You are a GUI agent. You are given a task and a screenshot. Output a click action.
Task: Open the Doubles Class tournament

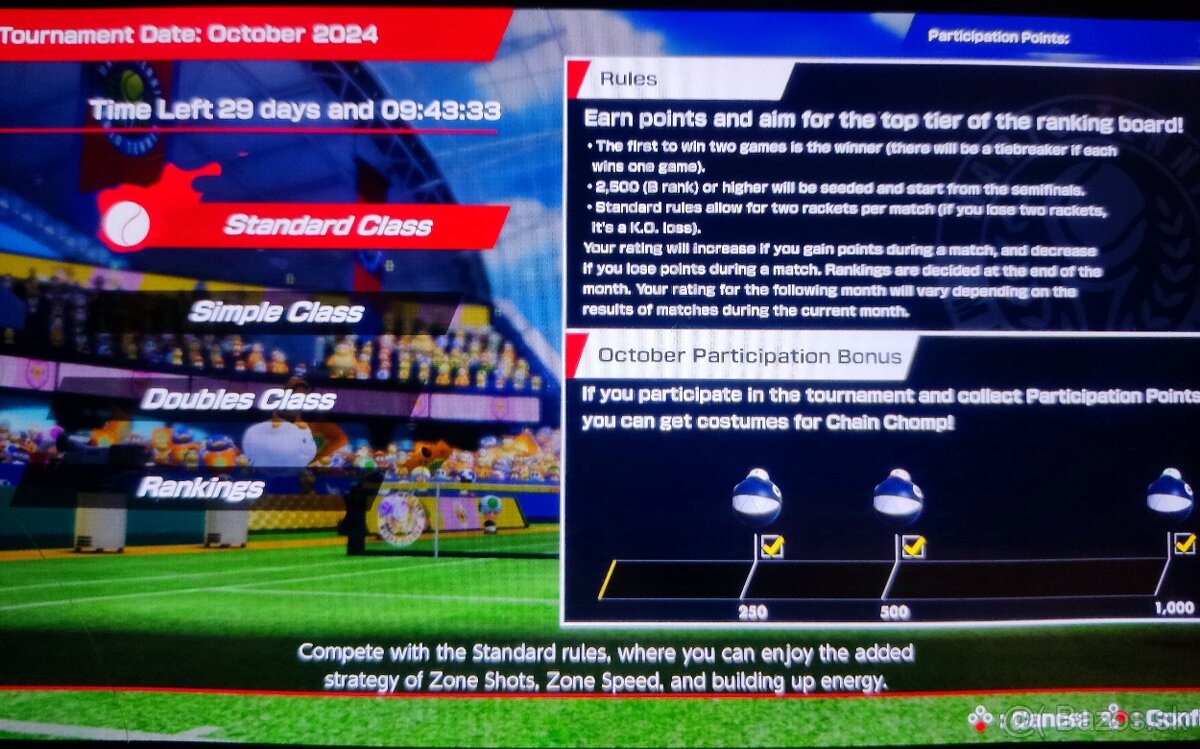click(x=238, y=400)
